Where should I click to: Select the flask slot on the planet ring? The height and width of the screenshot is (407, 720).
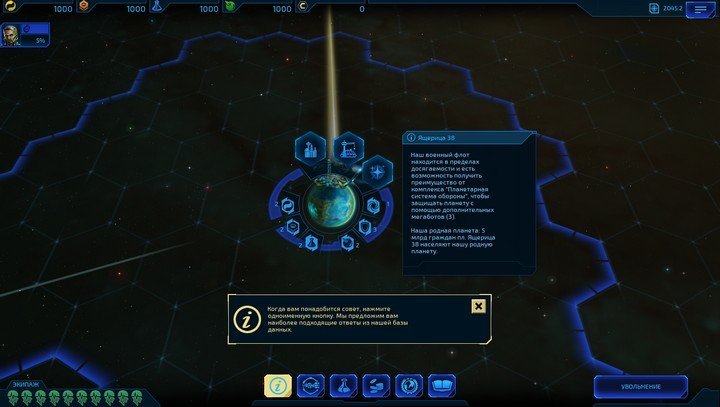click(312, 243)
